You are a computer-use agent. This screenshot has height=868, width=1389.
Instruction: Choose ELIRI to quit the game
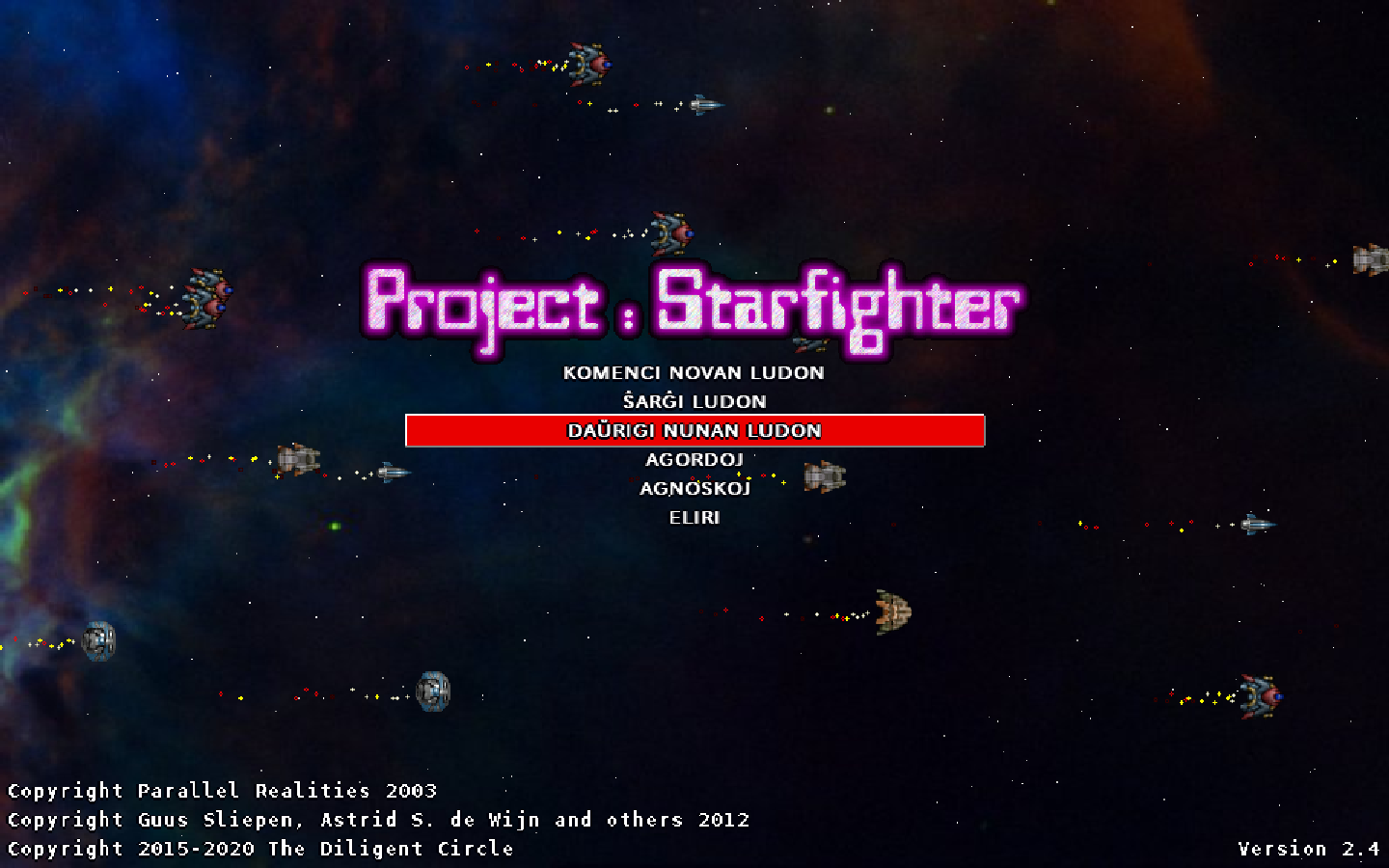694,518
